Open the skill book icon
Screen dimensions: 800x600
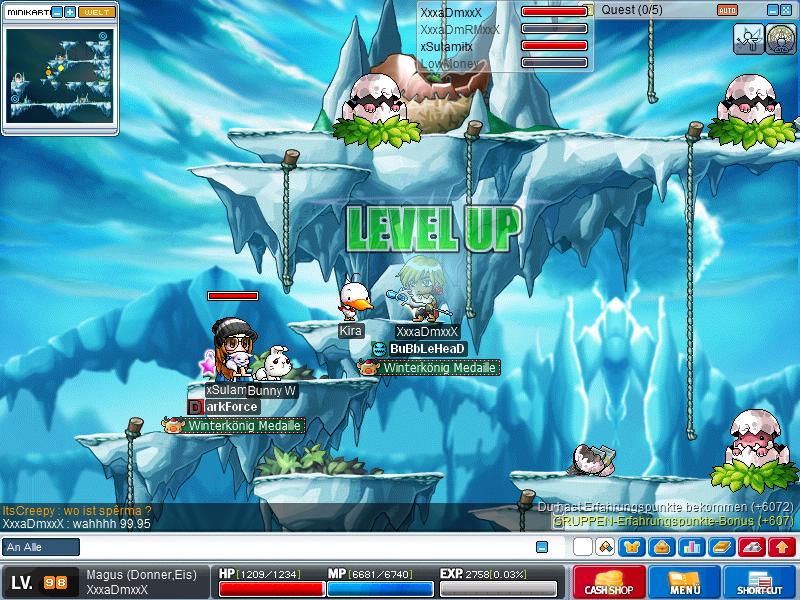(722, 547)
